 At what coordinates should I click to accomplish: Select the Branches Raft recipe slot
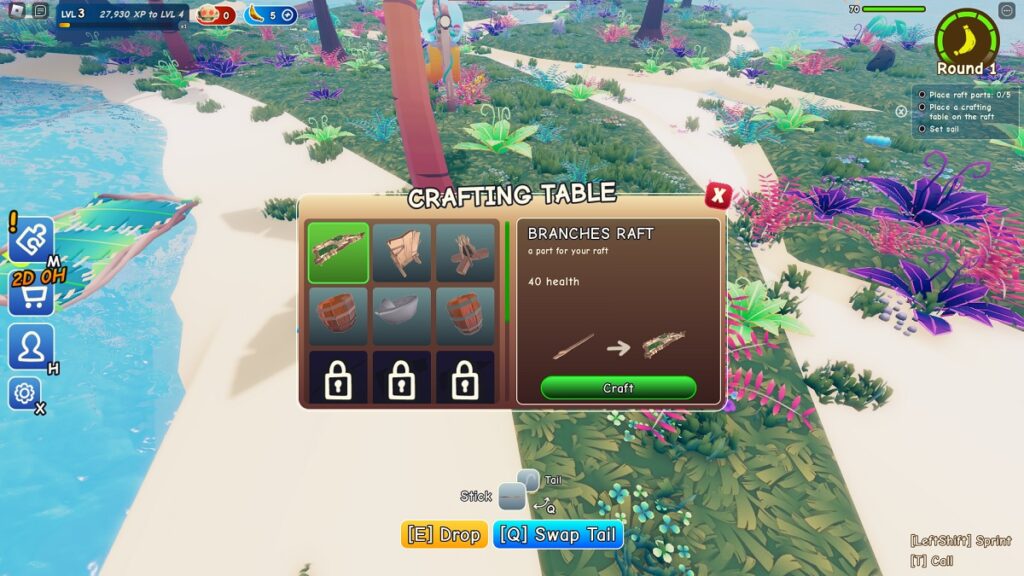click(338, 252)
